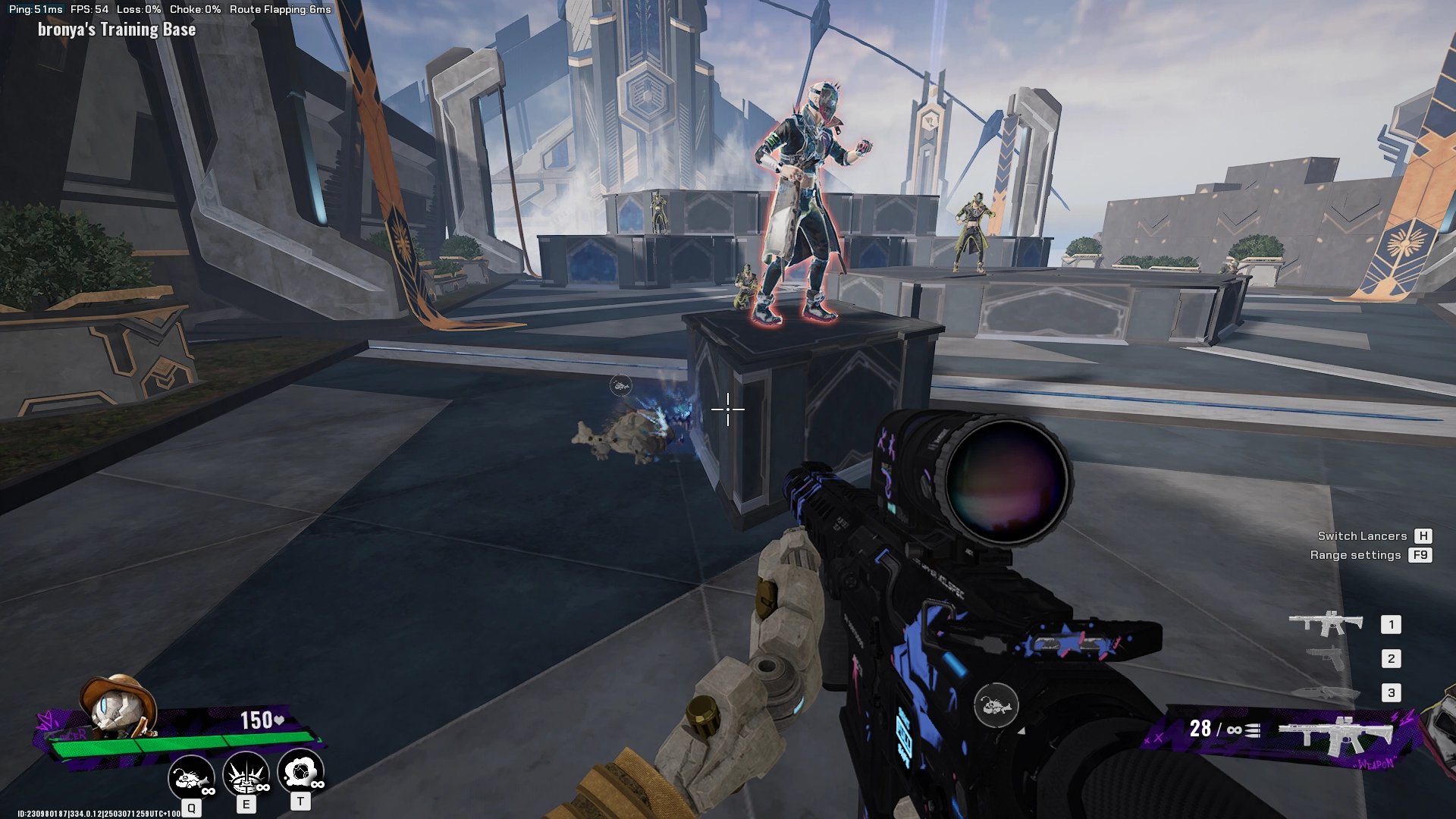Switch to the pistol sidearm

click(1326, 658)
